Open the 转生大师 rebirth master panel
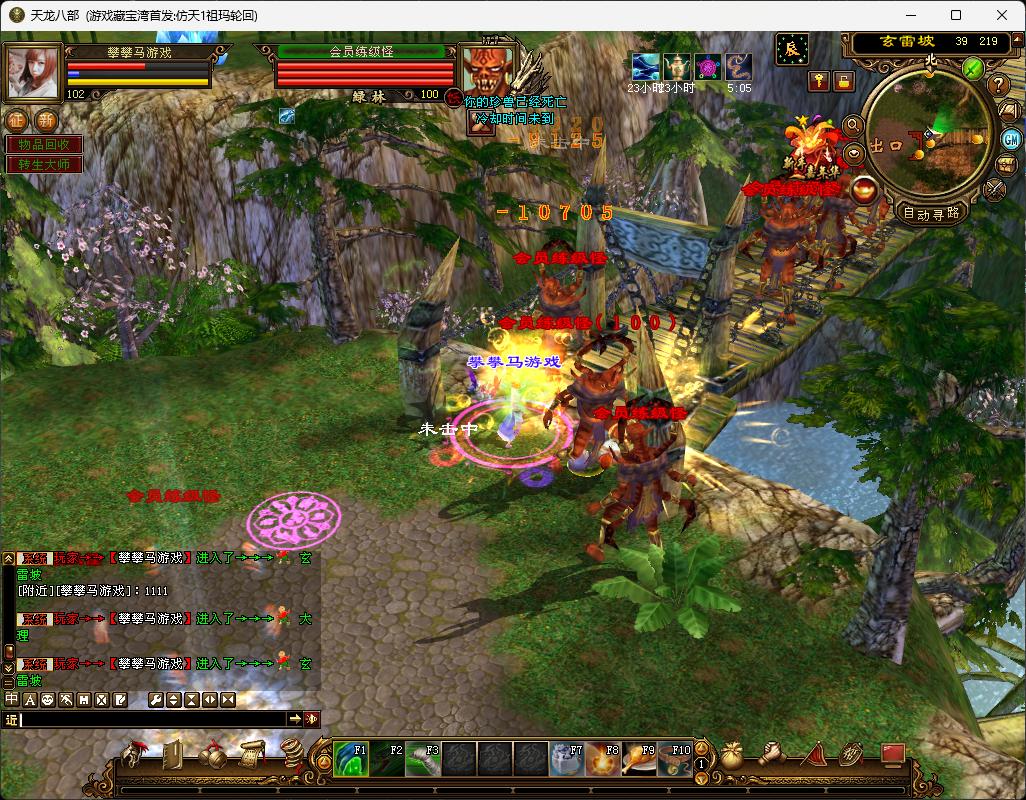1026x800 pixels. pyautogui.click(x=44, y=164)
